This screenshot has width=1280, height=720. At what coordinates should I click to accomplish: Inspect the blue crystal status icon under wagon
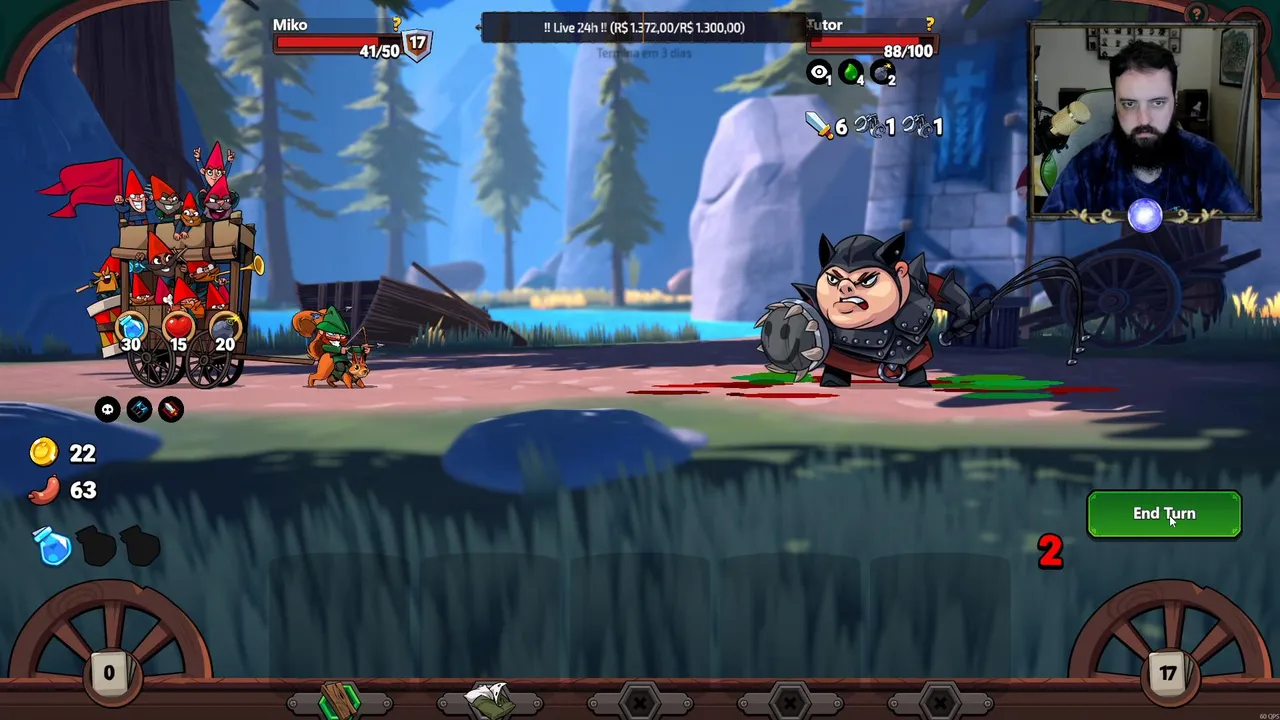coord(139,409)
